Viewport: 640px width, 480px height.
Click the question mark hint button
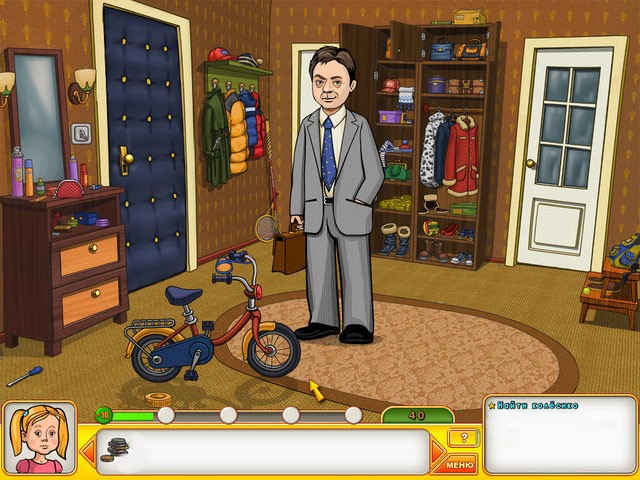pos(462,438)
